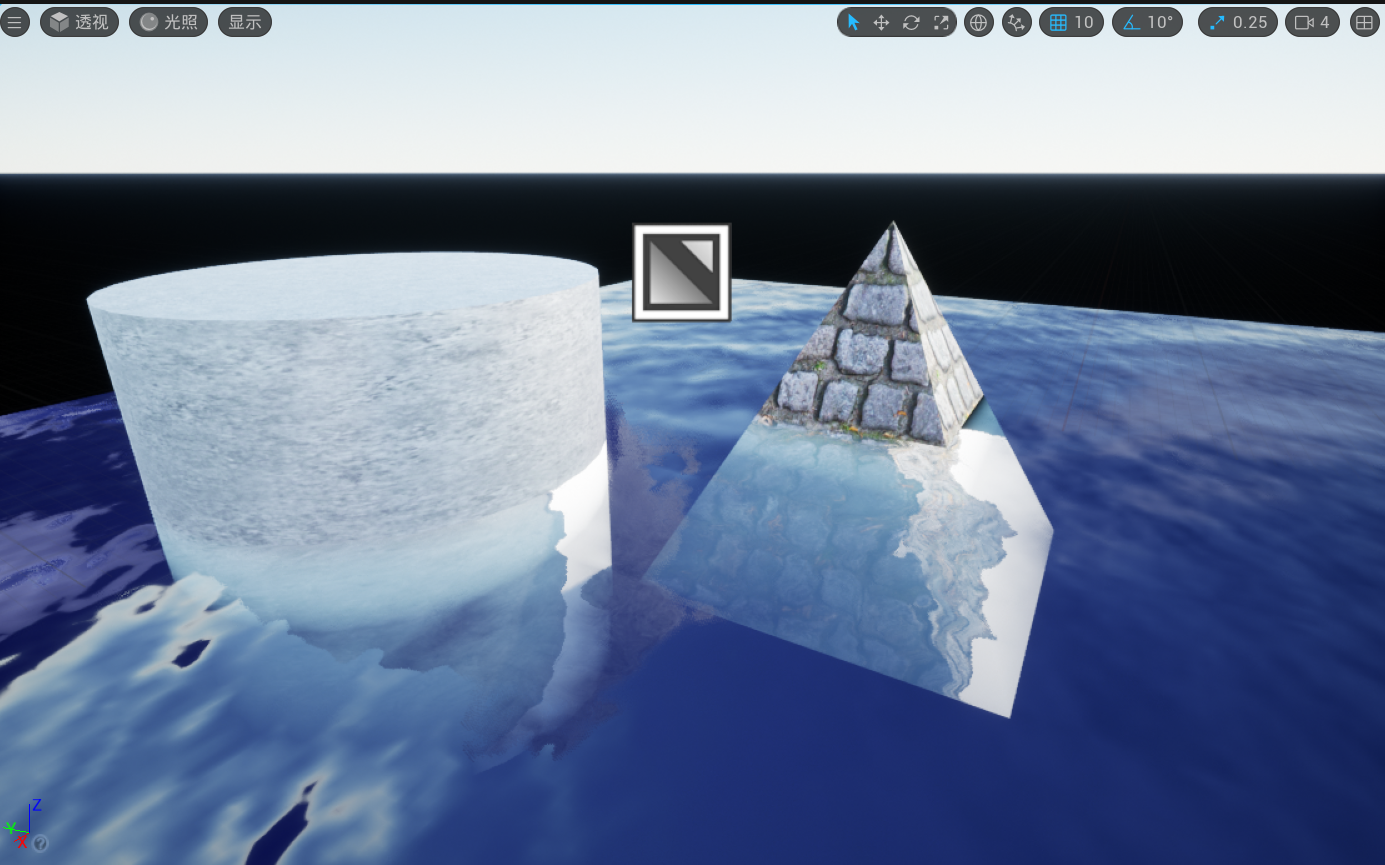
Task: Toggle world/local coordinate space with the globe
Action: [978, 22]
